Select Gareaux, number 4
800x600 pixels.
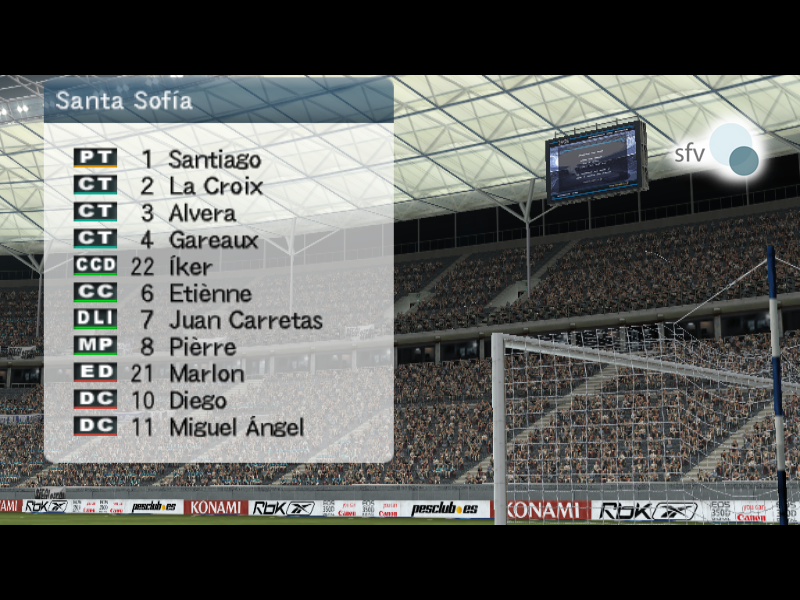(213, 240)
